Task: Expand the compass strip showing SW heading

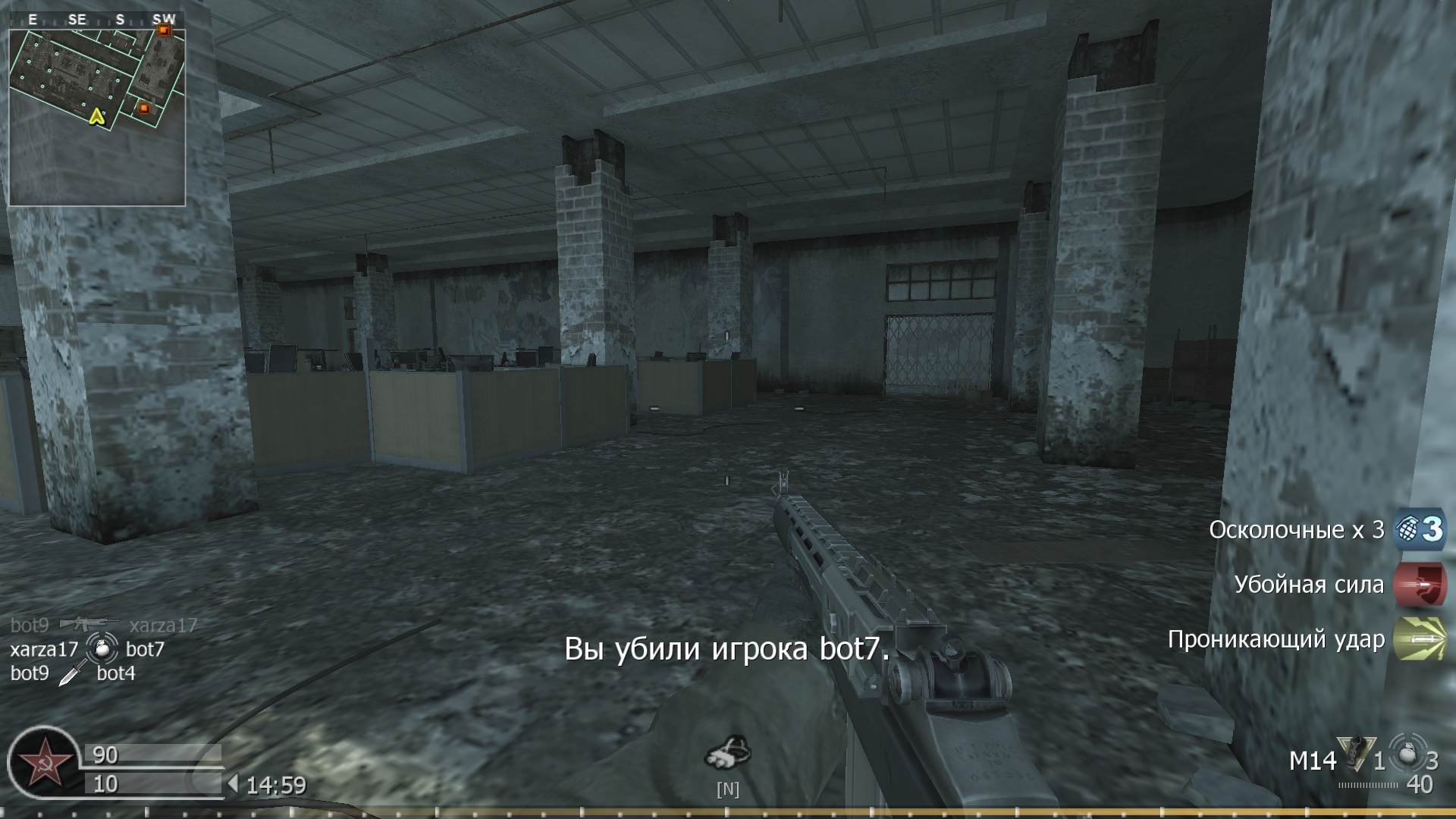Action: 97,20
